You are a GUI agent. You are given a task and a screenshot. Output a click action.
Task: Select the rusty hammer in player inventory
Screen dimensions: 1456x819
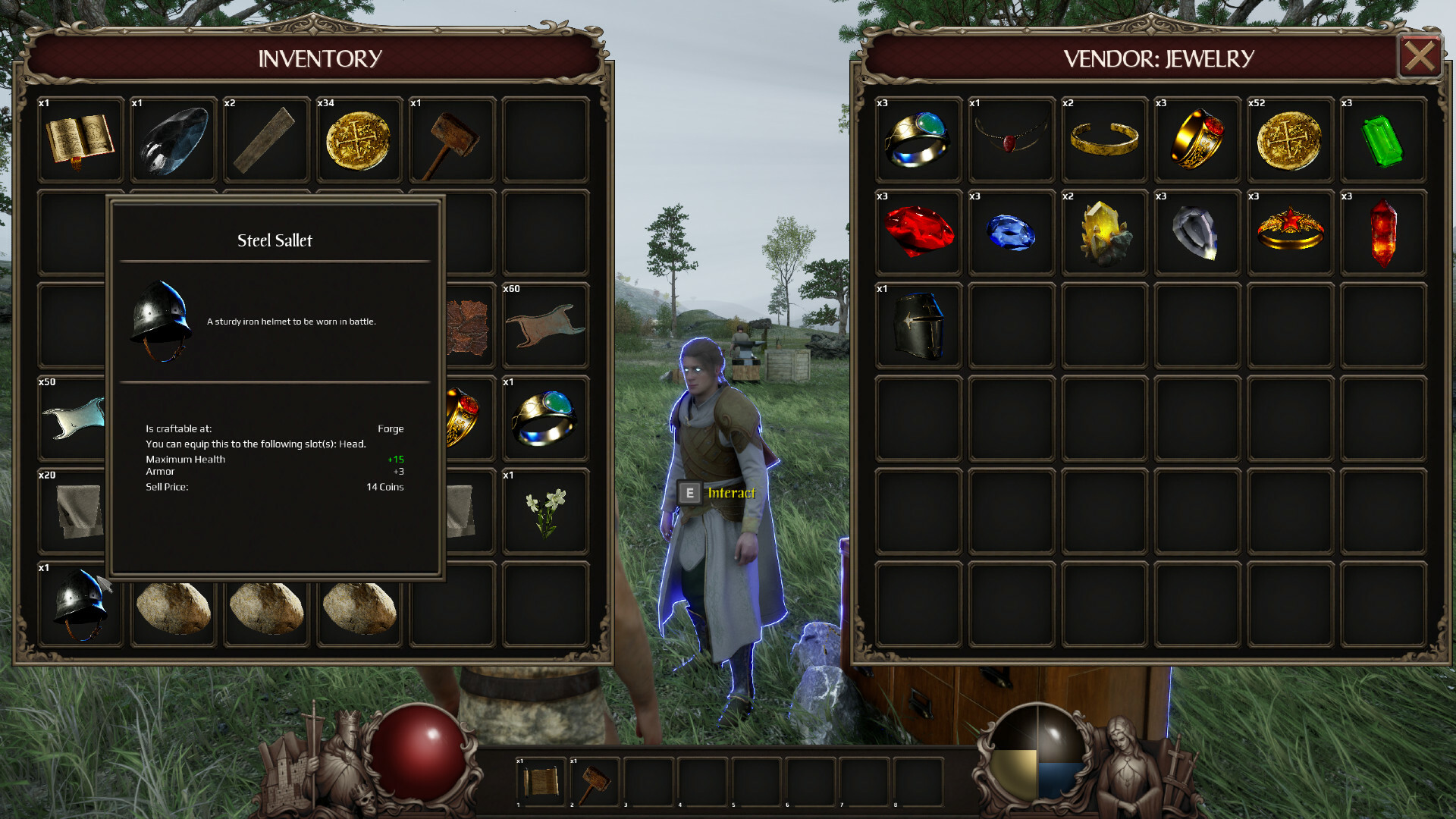tap(451, 140)
